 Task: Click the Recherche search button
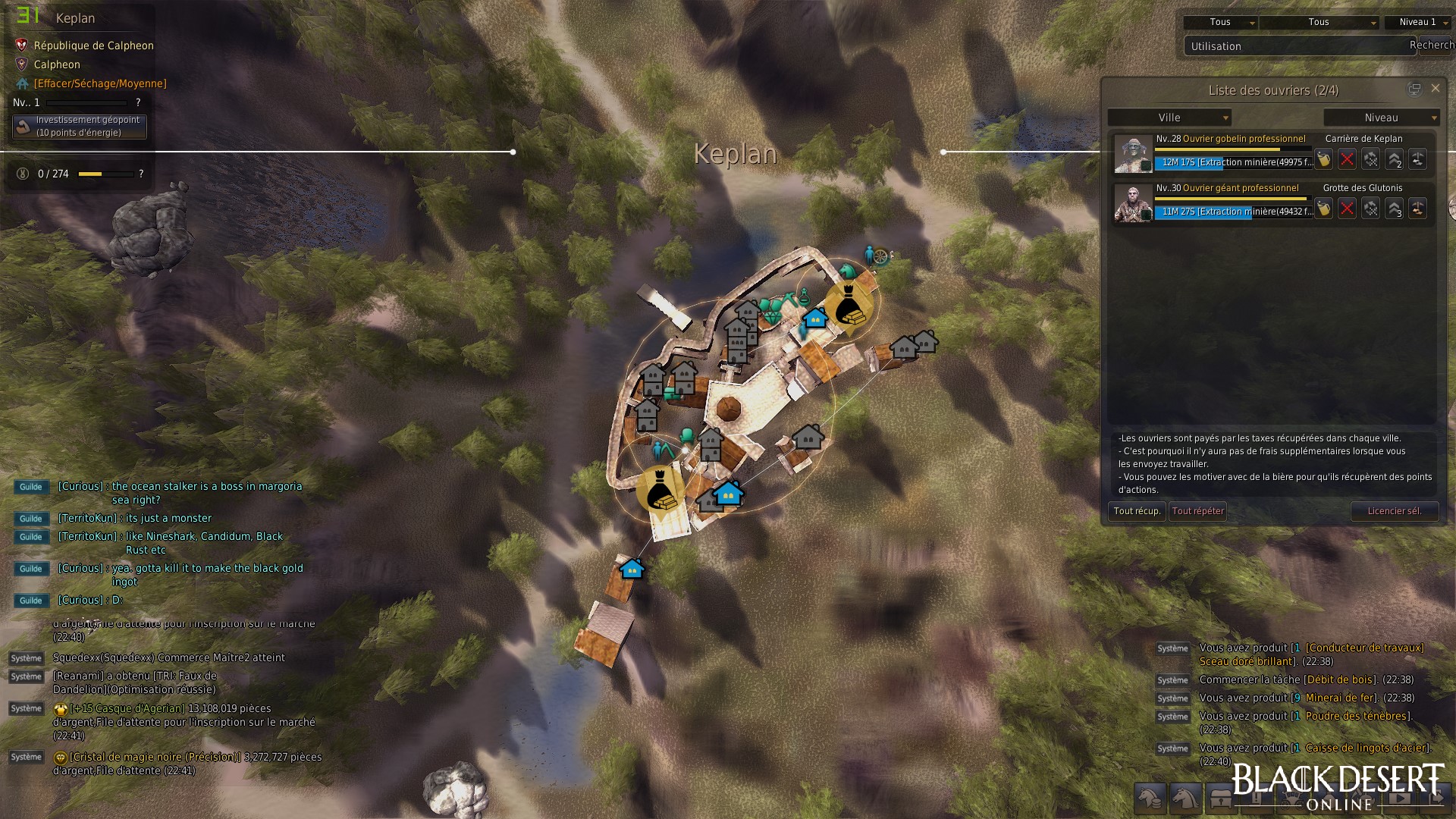[1432, 45]
